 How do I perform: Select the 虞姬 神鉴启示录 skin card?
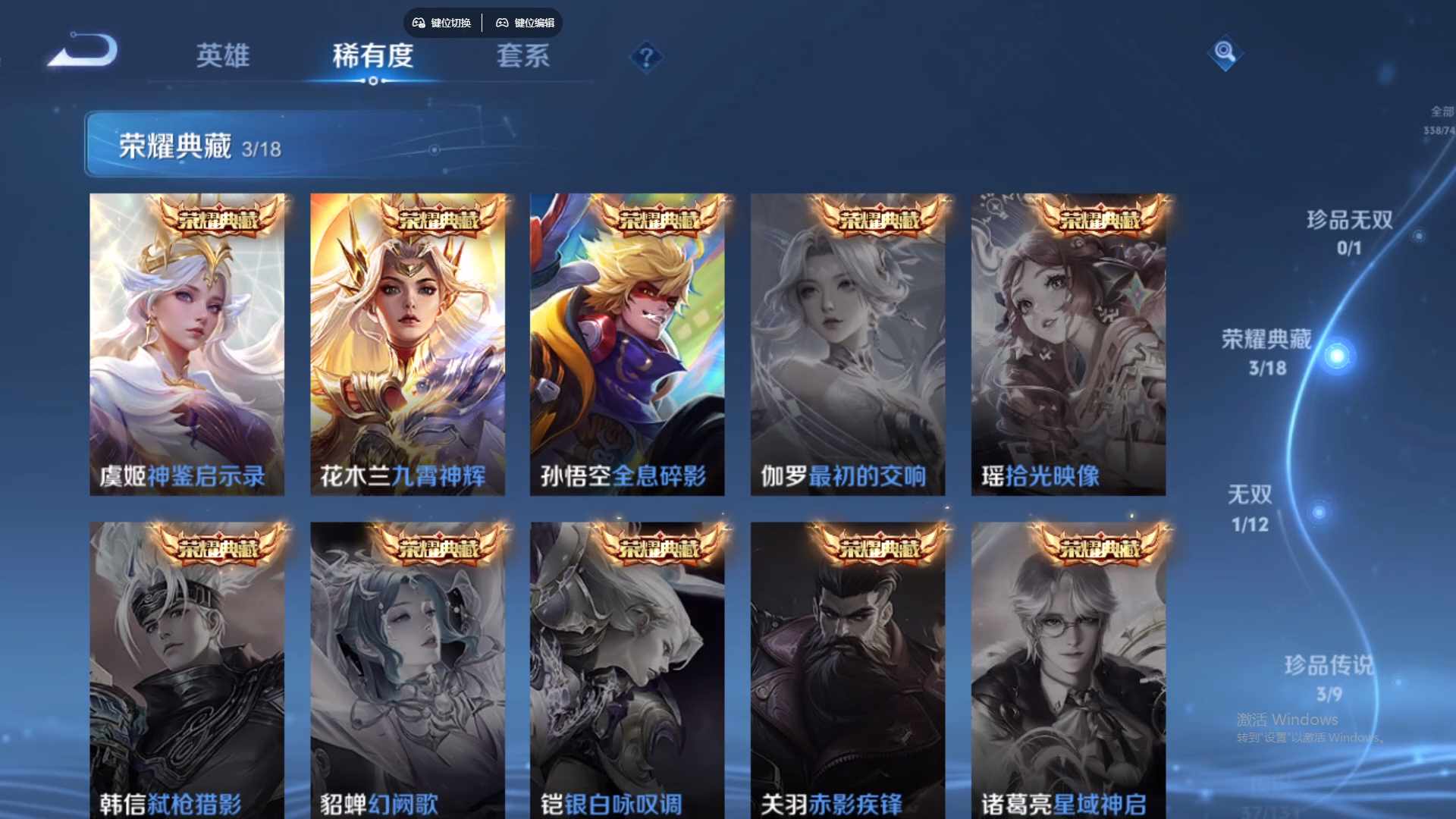tap(187, 345)
